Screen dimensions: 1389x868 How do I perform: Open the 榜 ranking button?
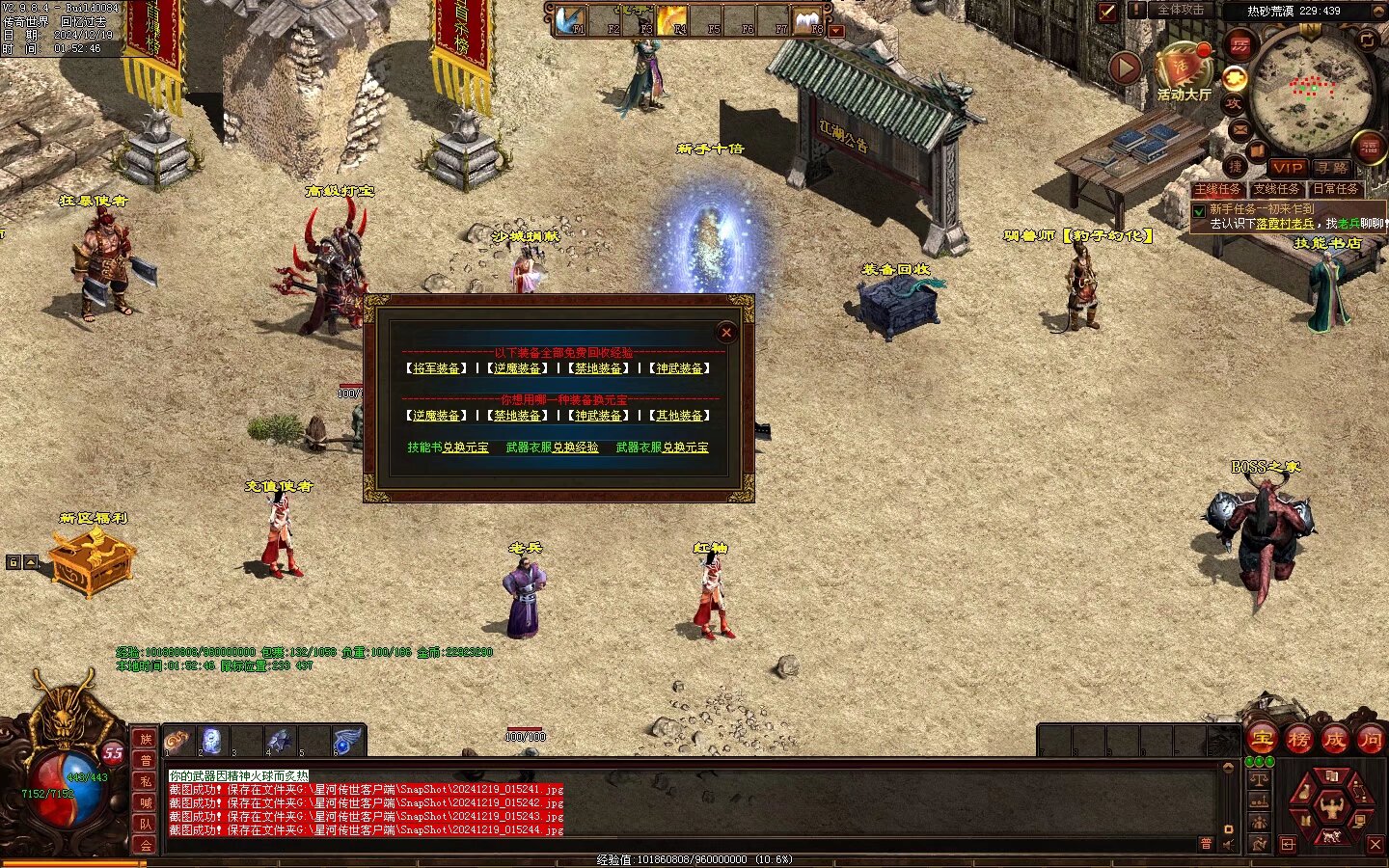coord(1298,740)
